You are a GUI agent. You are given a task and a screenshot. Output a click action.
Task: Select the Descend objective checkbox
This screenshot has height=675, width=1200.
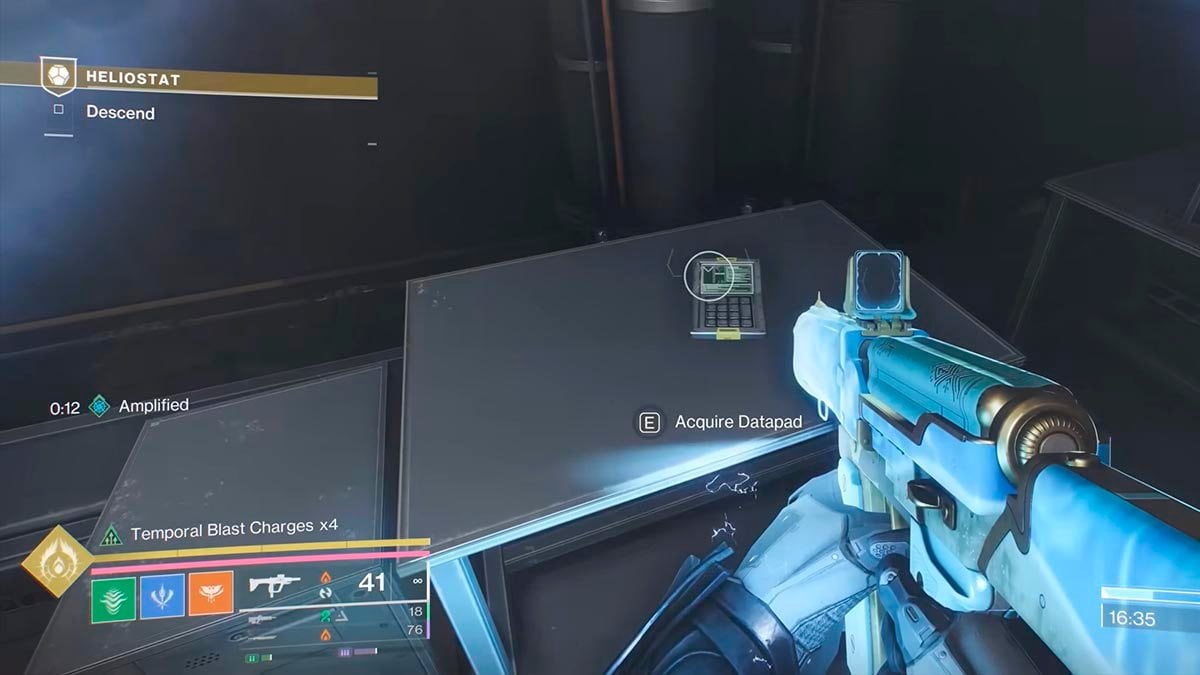58,111
